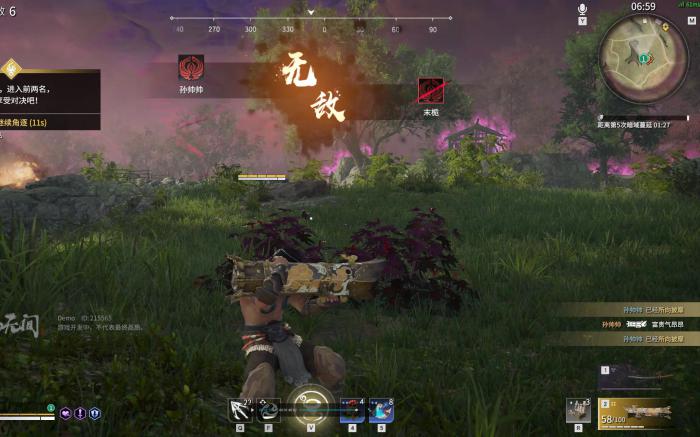
Task: Click the crossed-out eliminated player emblem
Action: (x=431, y=90)
